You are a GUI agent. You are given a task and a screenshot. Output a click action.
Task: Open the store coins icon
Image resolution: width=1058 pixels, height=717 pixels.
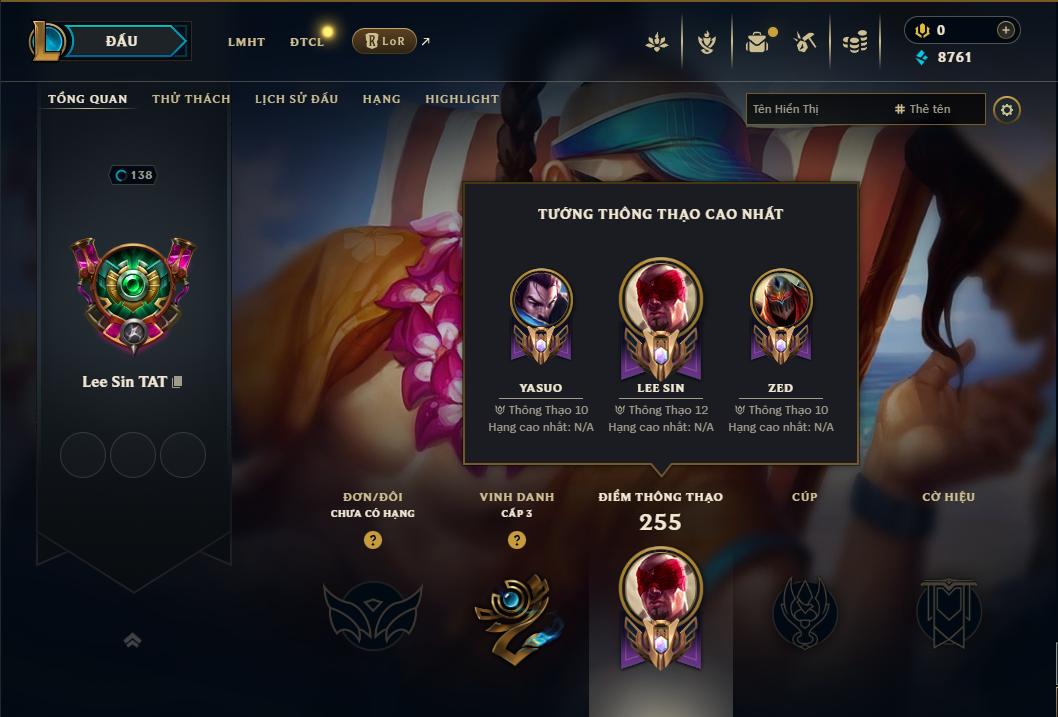854,42
